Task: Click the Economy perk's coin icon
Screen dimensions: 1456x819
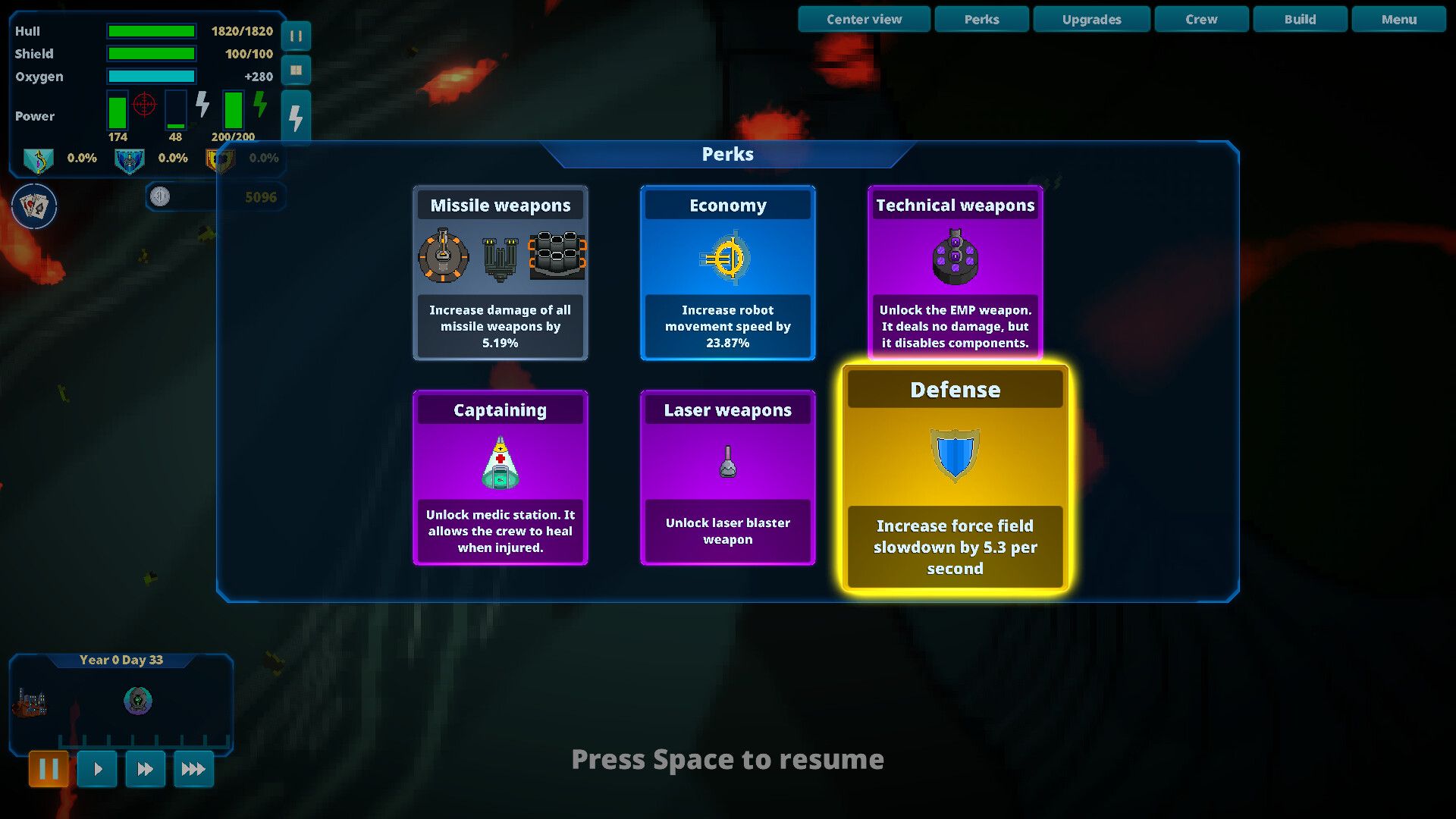Action: click(x=727, y=258)
